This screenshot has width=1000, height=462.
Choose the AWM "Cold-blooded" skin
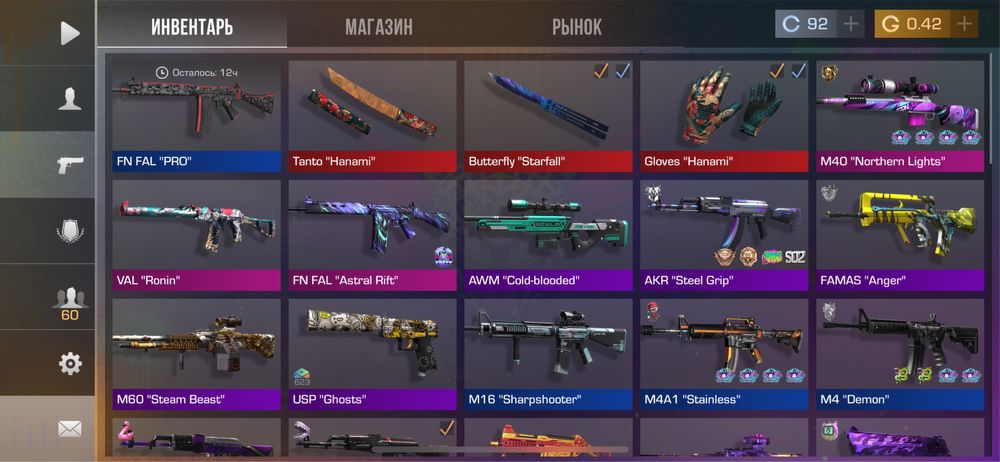pyautogui.click(x=548, y=234)
